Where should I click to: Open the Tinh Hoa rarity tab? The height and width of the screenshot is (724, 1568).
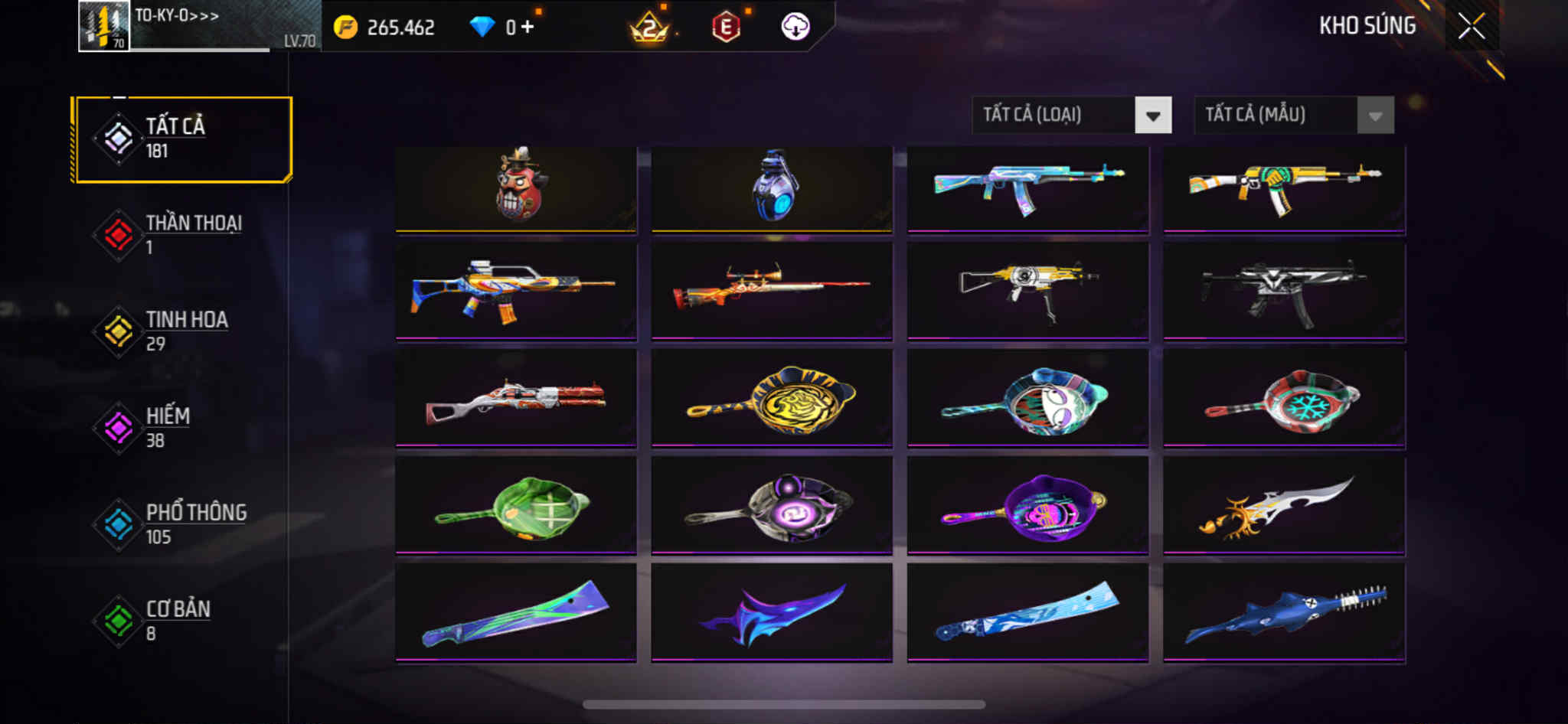coord(182,331)
